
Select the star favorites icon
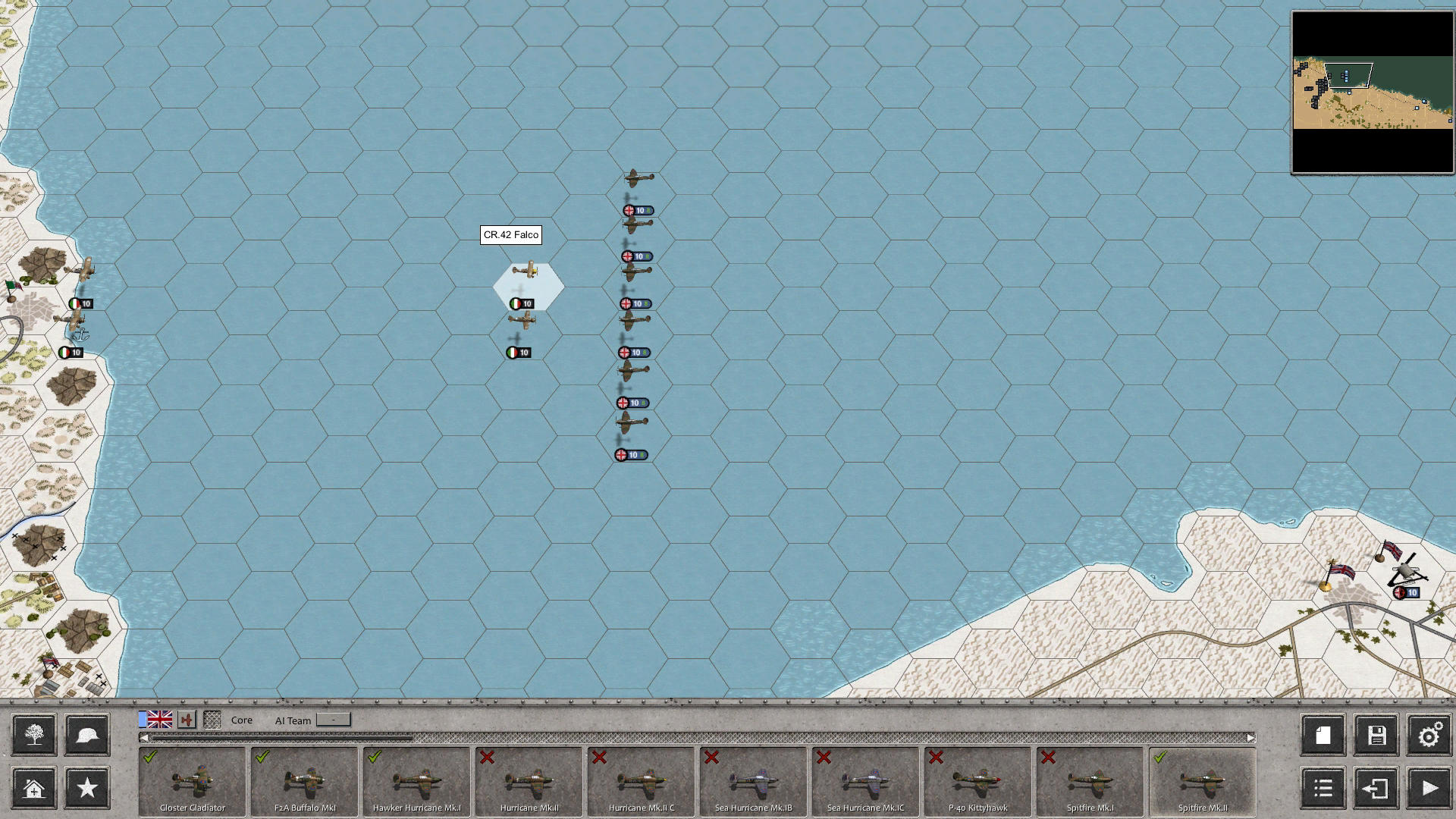tap(86, 789)
